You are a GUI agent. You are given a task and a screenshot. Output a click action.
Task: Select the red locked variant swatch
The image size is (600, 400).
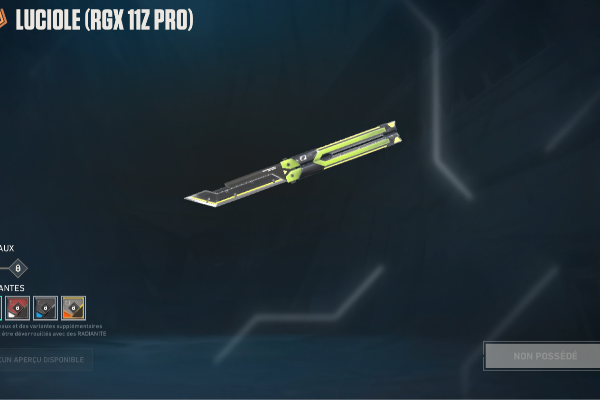click(x=17, y=307)
